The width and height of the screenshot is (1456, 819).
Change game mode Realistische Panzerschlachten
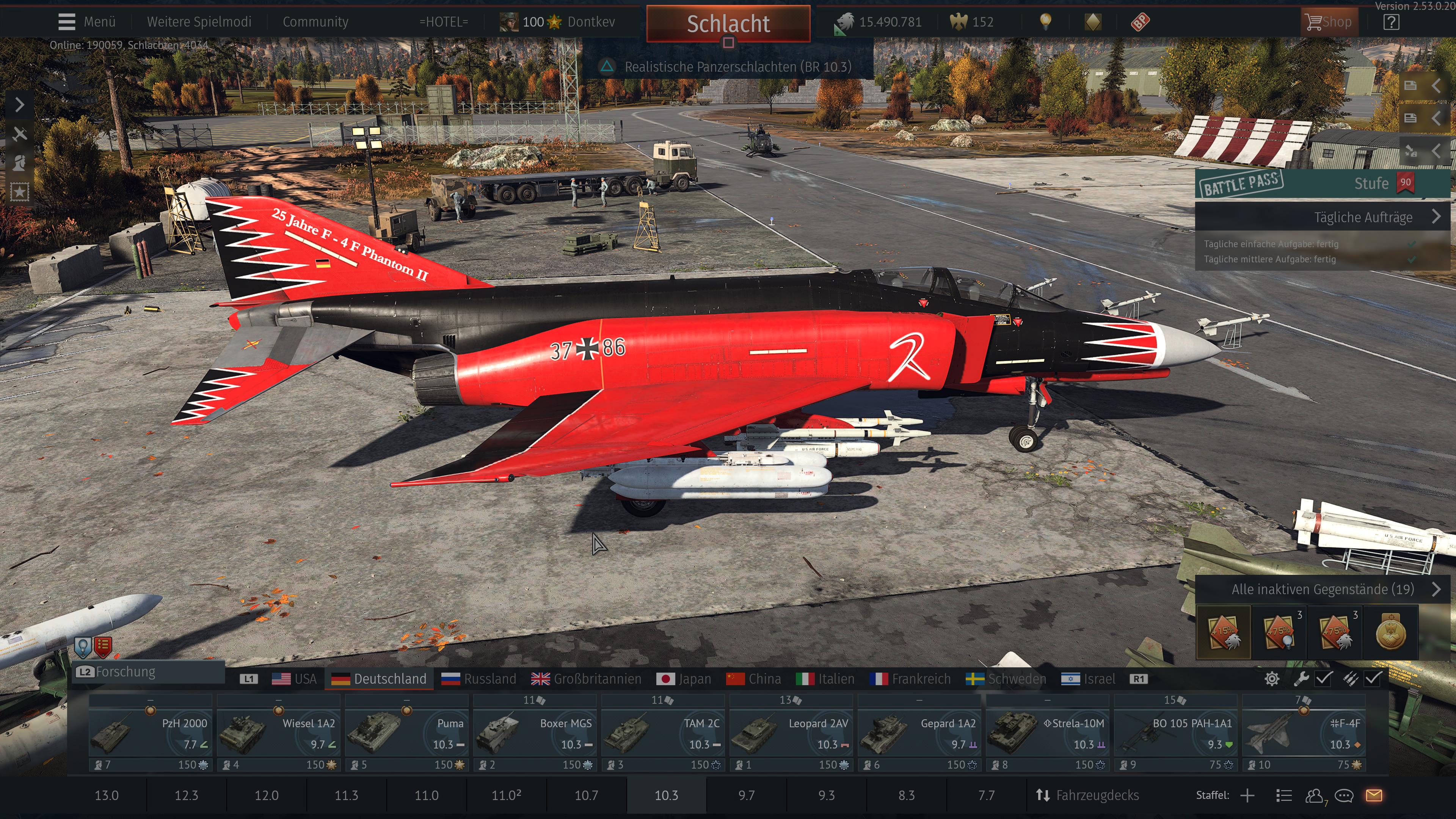coord(728,67)
